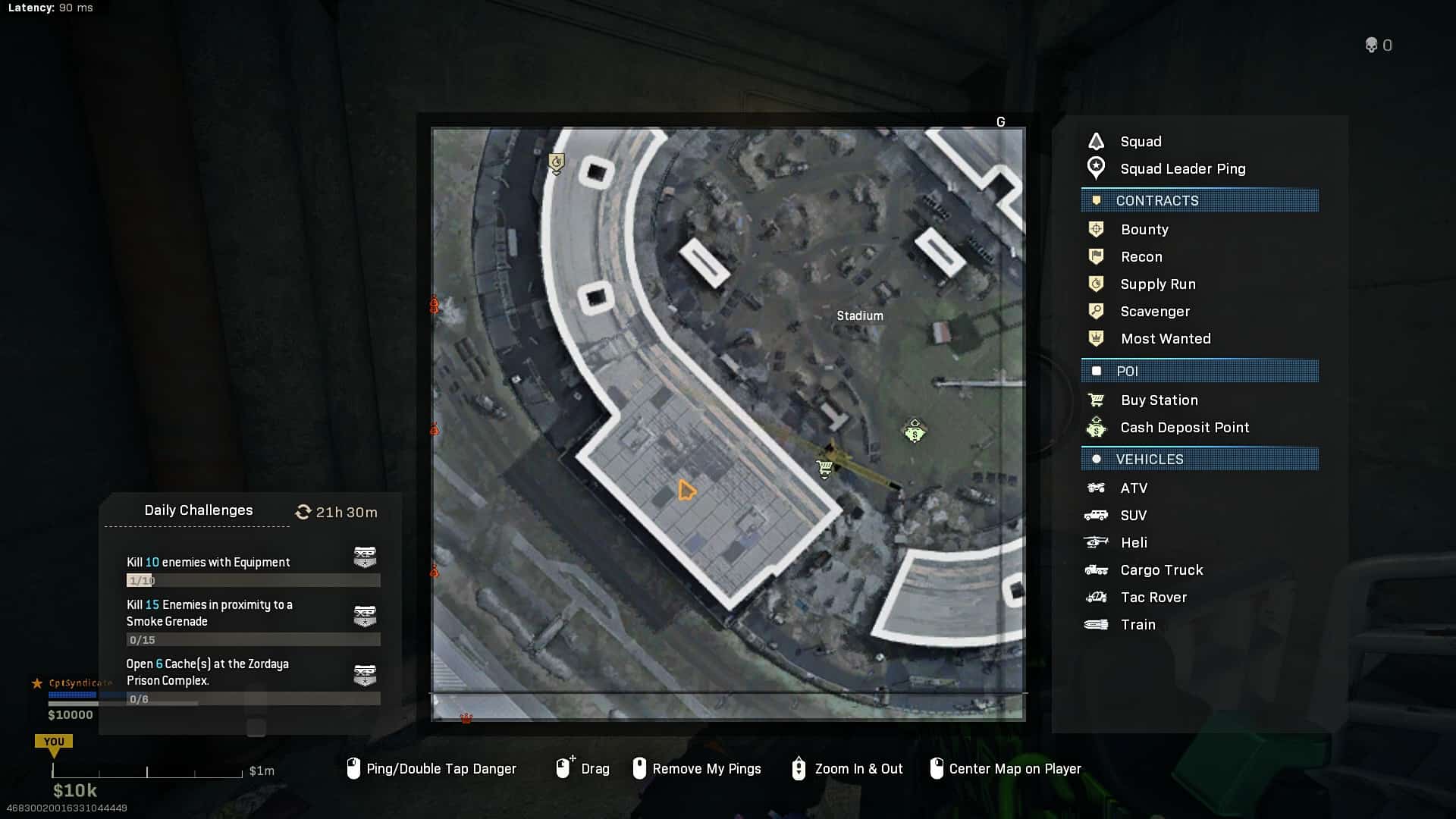Viewport: 1456px width, 819px height.
Task: Select the Recon contract legend entry
Action: (x=1141, y=257)
